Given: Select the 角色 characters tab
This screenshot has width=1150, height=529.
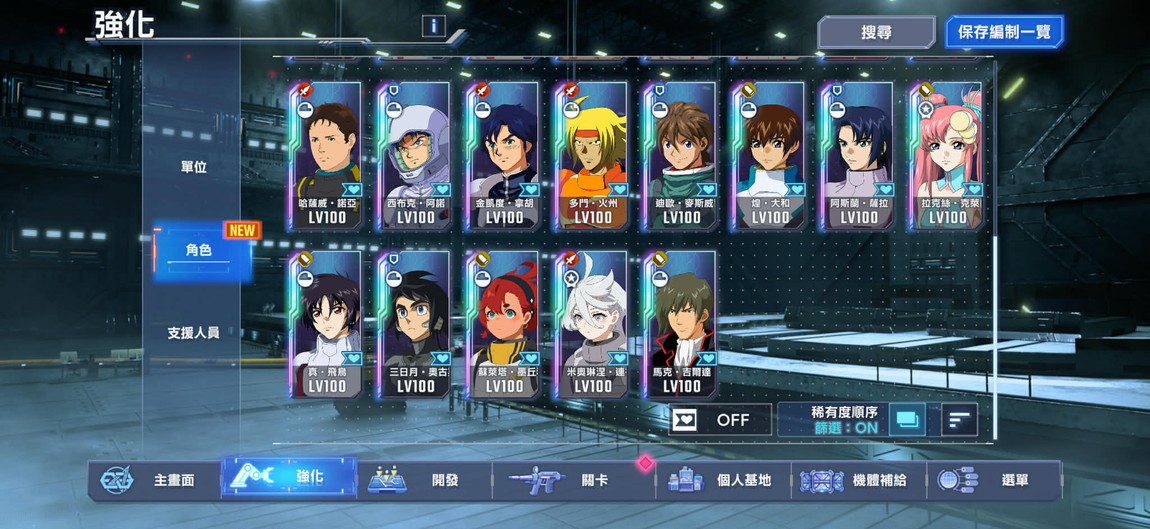Looking at the screenshot, I should [199, 250].
